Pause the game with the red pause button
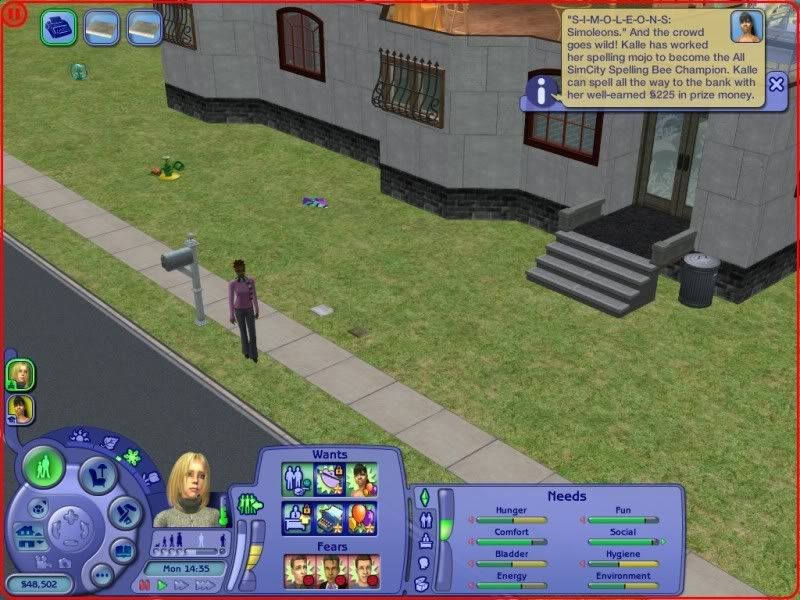Viewport: 800px width, 600px height. (x=144, y=585)
